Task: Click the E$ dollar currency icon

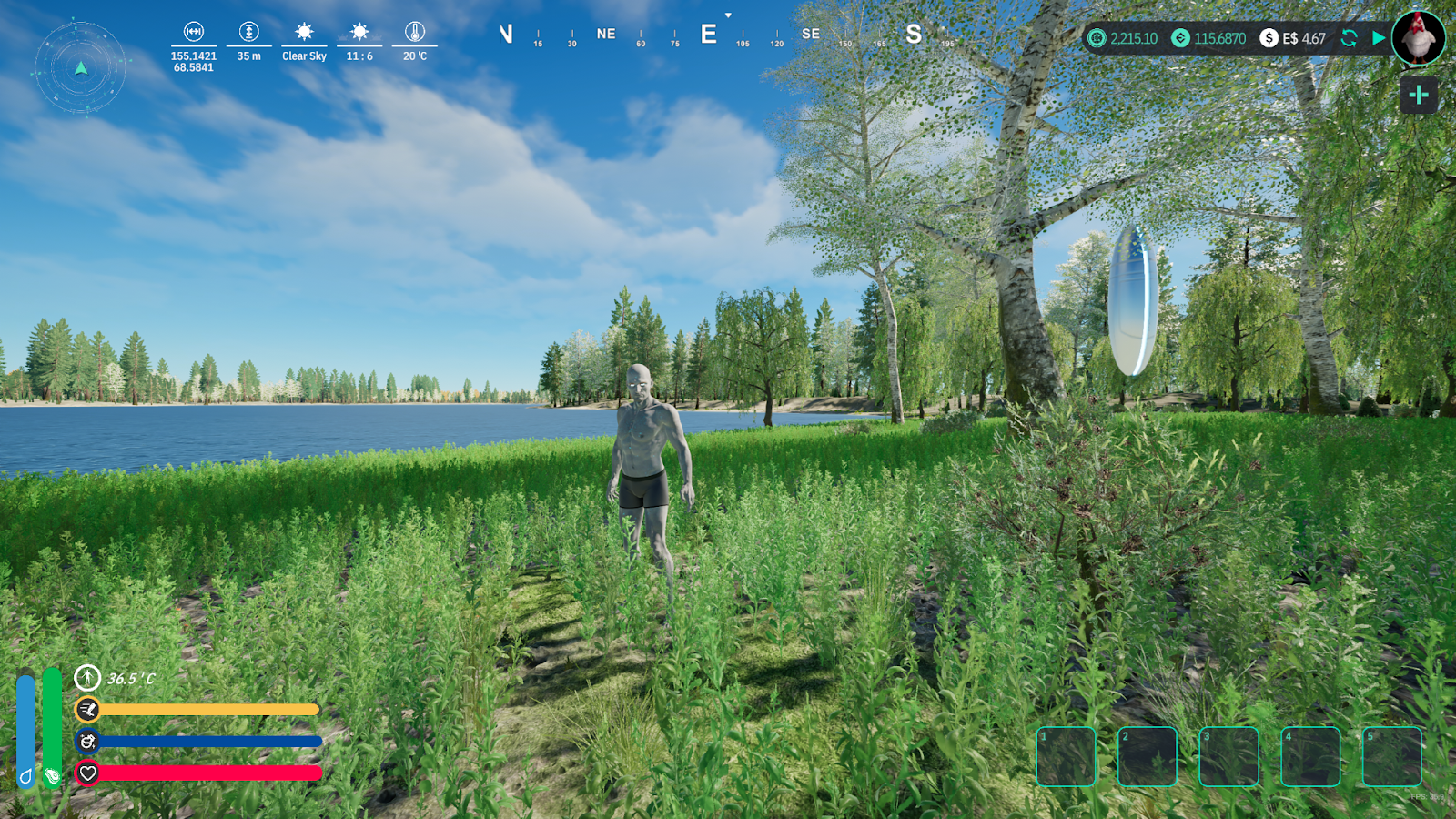Action: 1269,38
